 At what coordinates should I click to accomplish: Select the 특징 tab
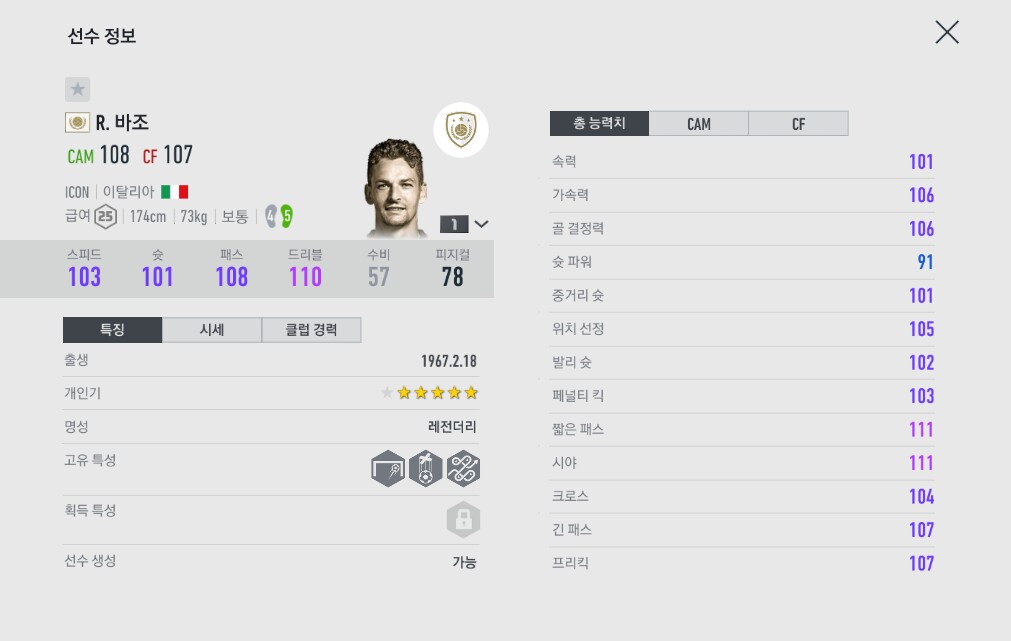112,330
